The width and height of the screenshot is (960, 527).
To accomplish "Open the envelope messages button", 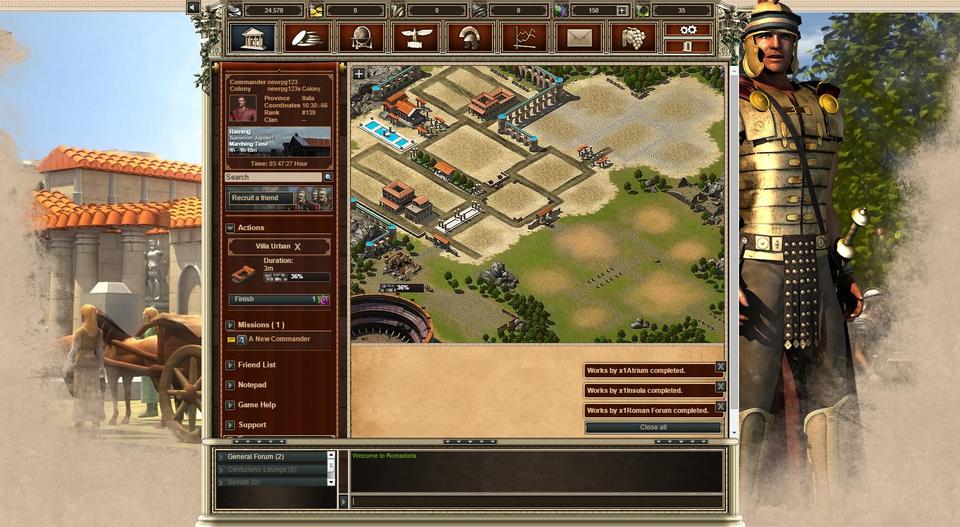I will click(x=579, y=38).
